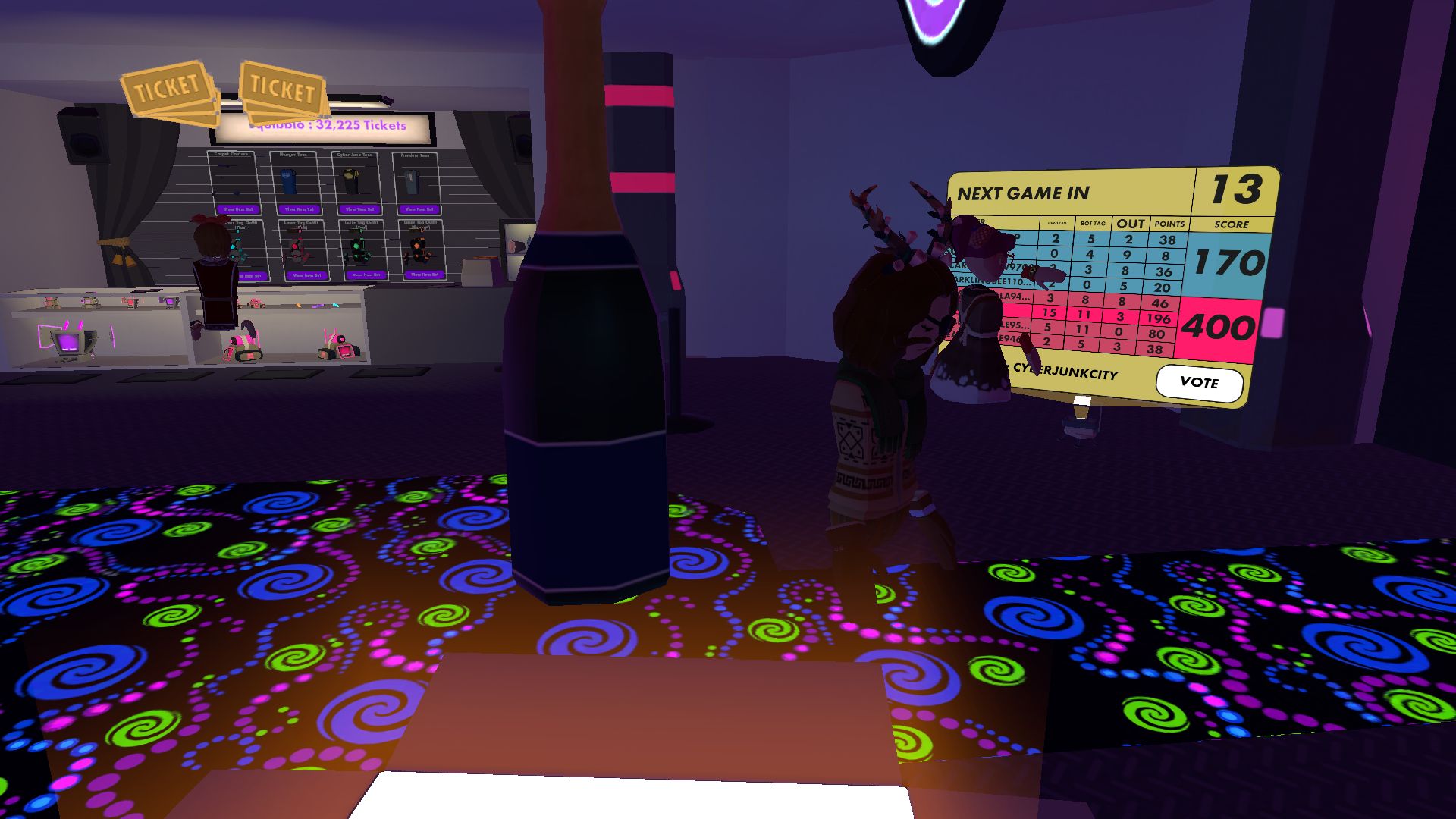The width and height of the screenshot is (1456, 819).
Task: Click View Item Set under Hanger Tees
Action: [x=300, y=209]
